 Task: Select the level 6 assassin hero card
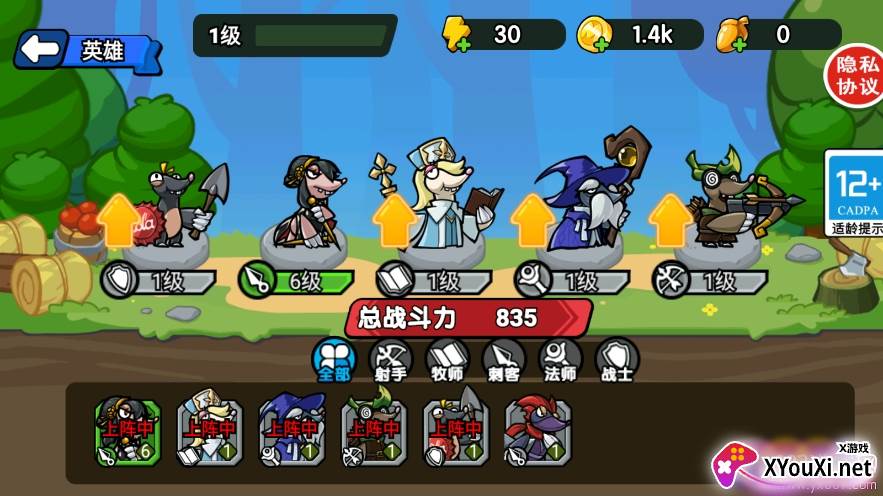[x=126, y=431]
